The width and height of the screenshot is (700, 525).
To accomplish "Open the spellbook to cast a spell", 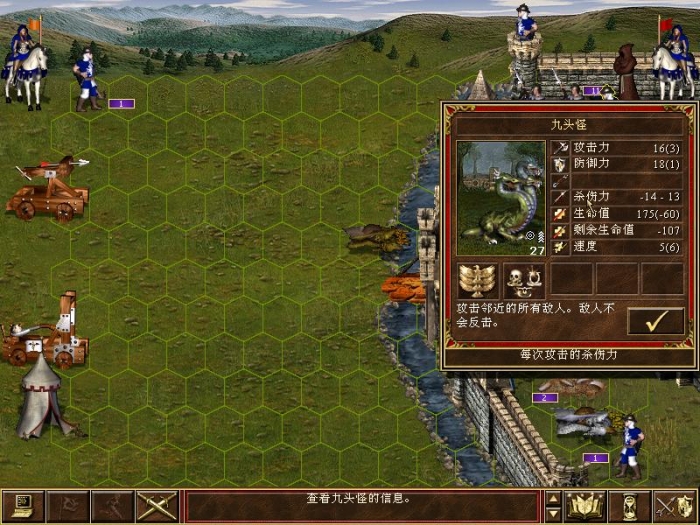I will (x=585, y=506).
